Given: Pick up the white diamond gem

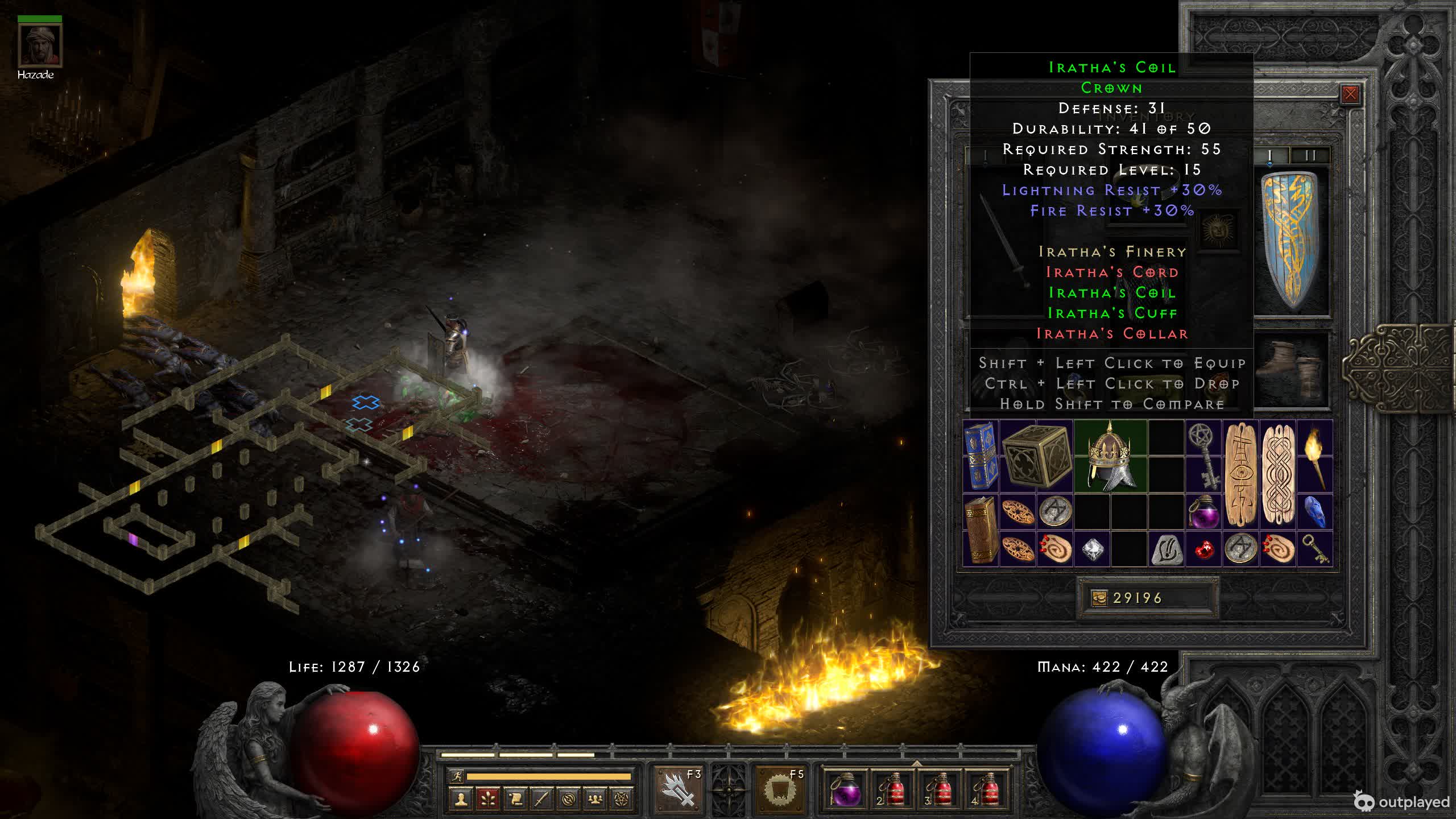Looking at the screenshot, I should (x=1092, y=549).
